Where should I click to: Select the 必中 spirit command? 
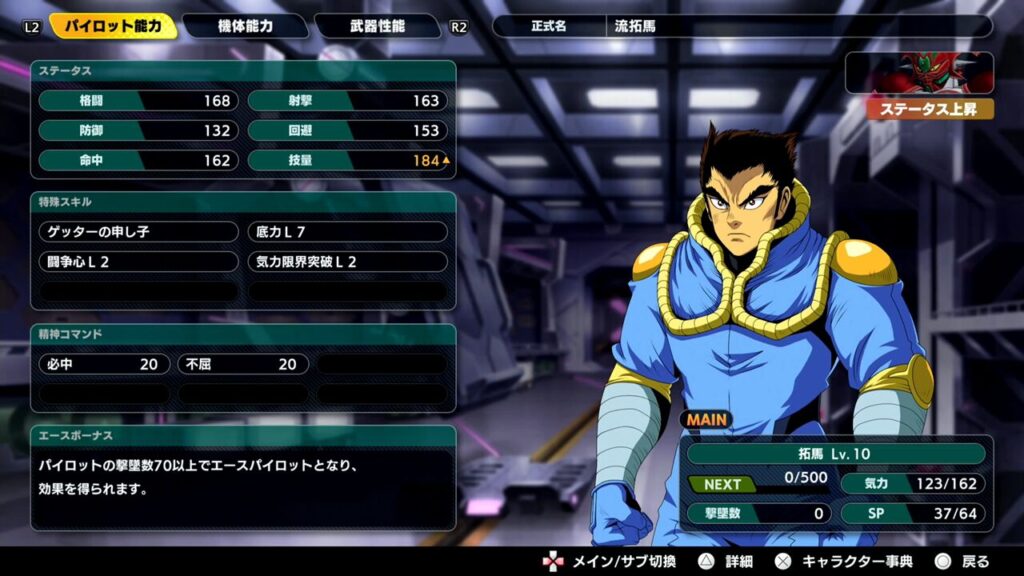103,364
